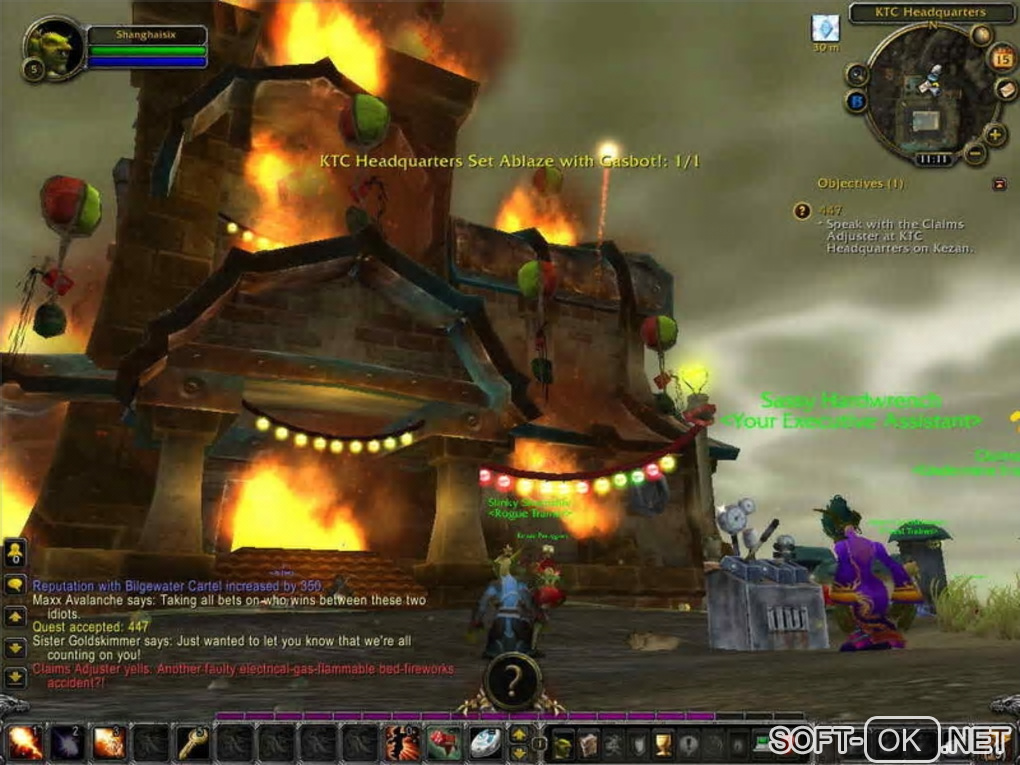The image size is (1020, 765).
Task: Open achievements goblet in micro menu
Action: 663,744
